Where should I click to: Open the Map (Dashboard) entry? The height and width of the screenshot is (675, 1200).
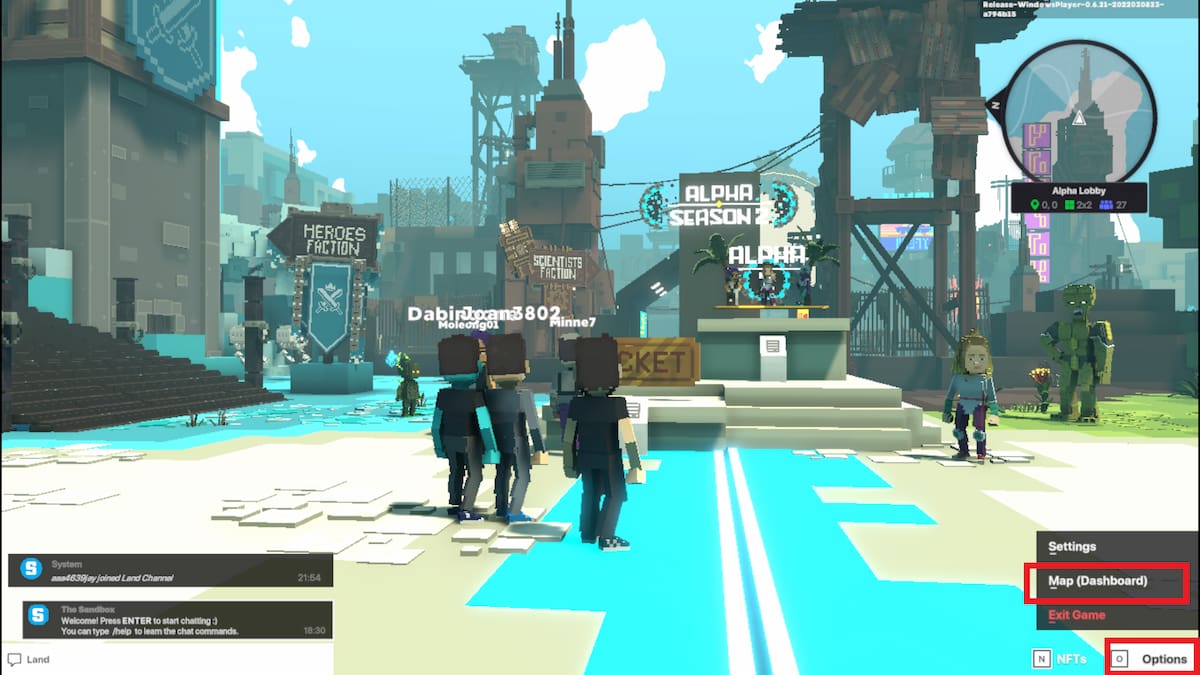1097,581
